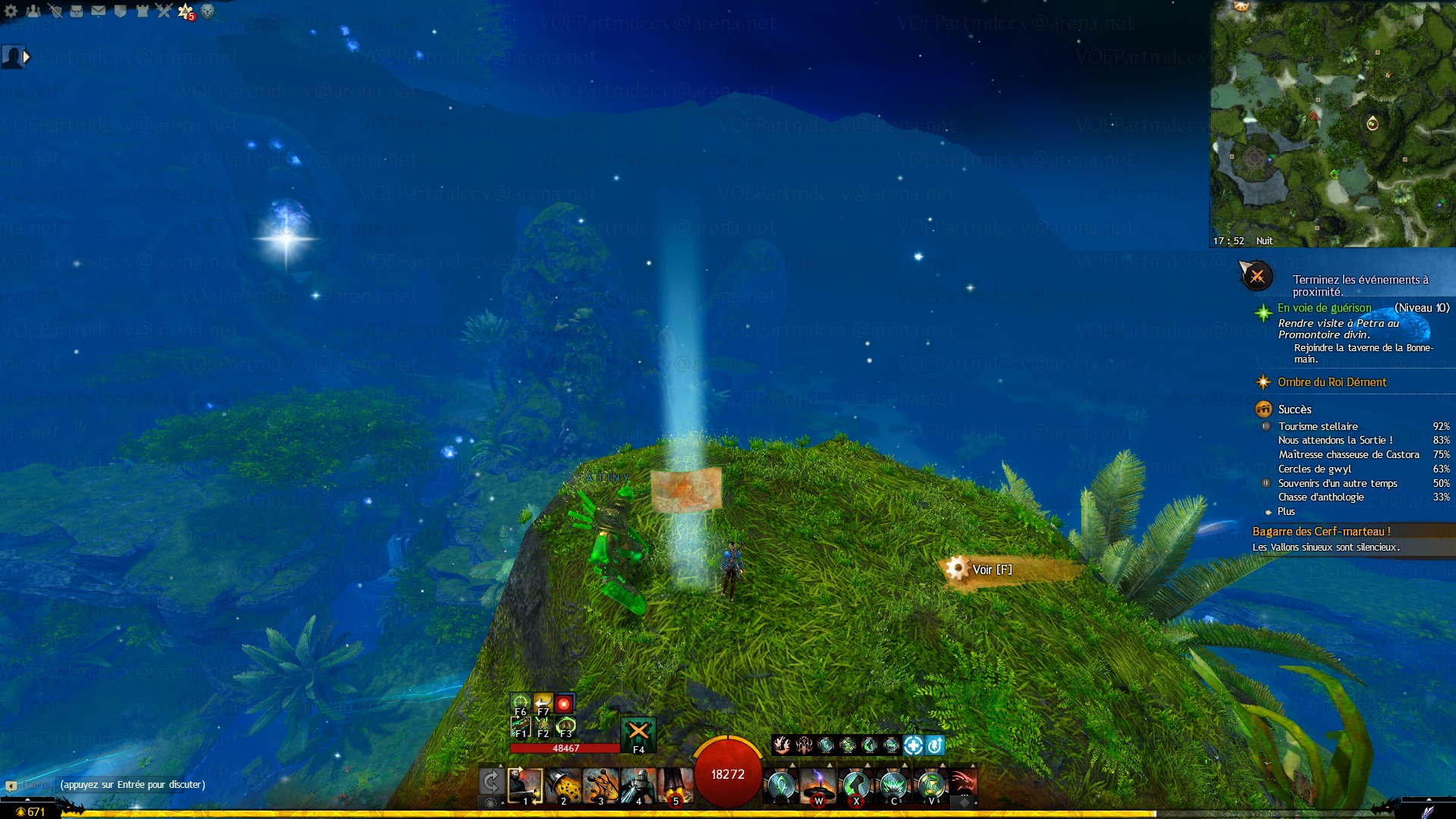This screenshot has width=1456, height=819.
Task: Open the game menu gear icon
Action: coord(11,11)
